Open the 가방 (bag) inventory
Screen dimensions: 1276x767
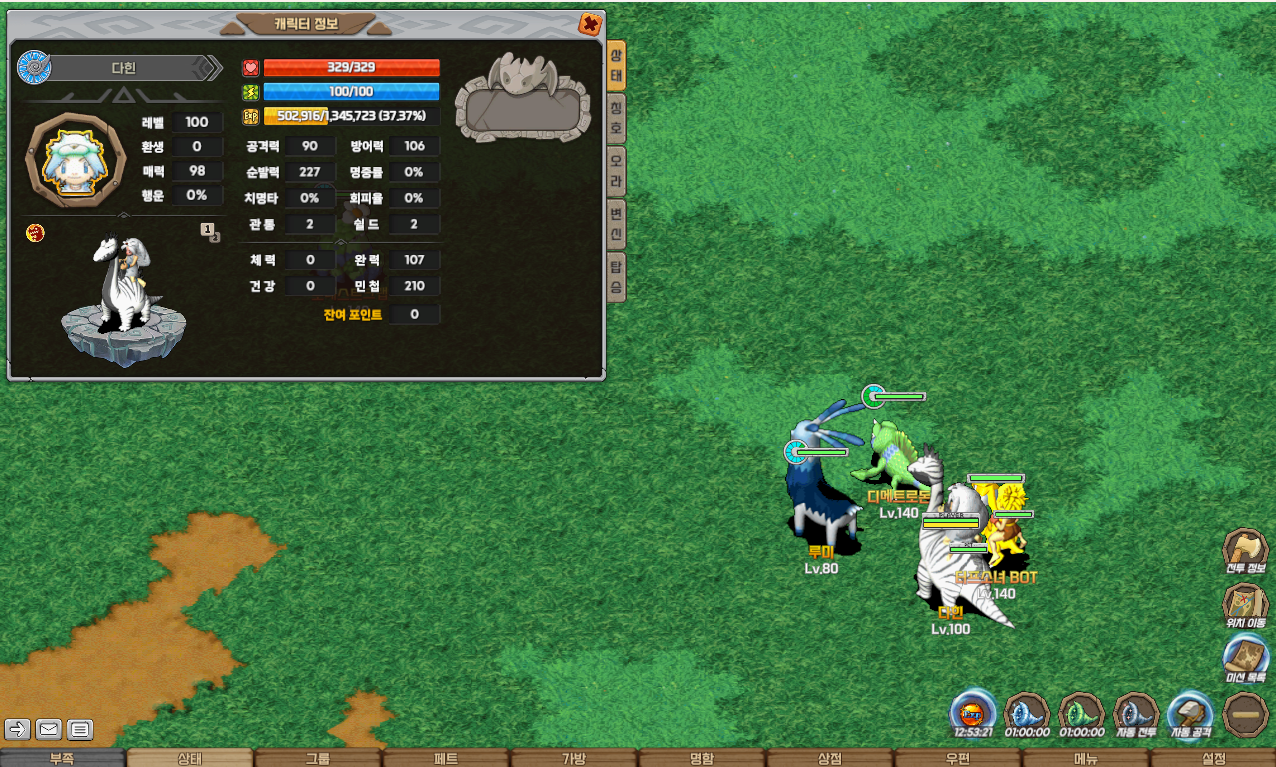tap(574, 758)
